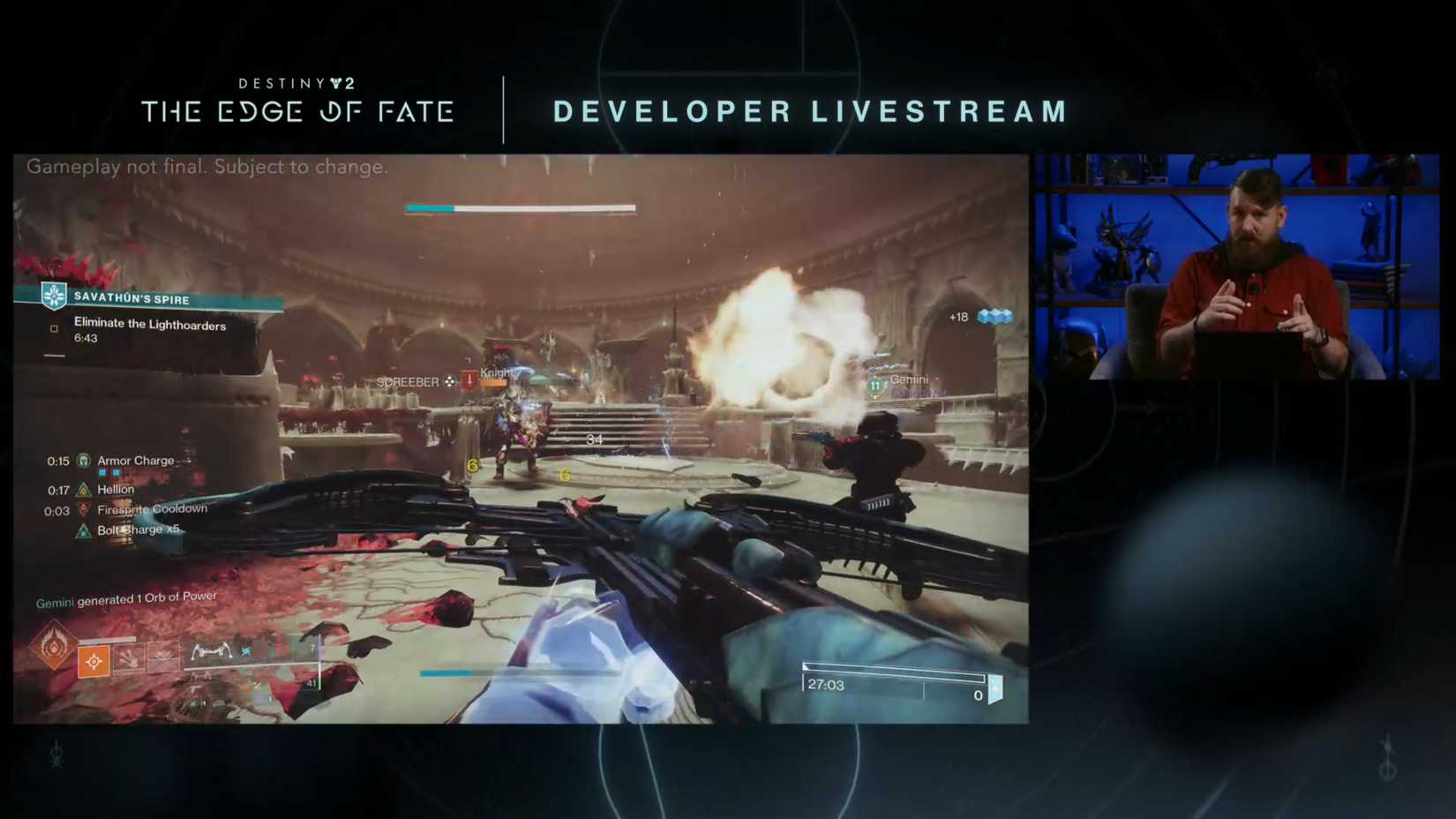Image resolution: width=1456 pixels, height=819 pixels.
Task: Select the Hellion buff triangle icon
Action: point(84,490)
